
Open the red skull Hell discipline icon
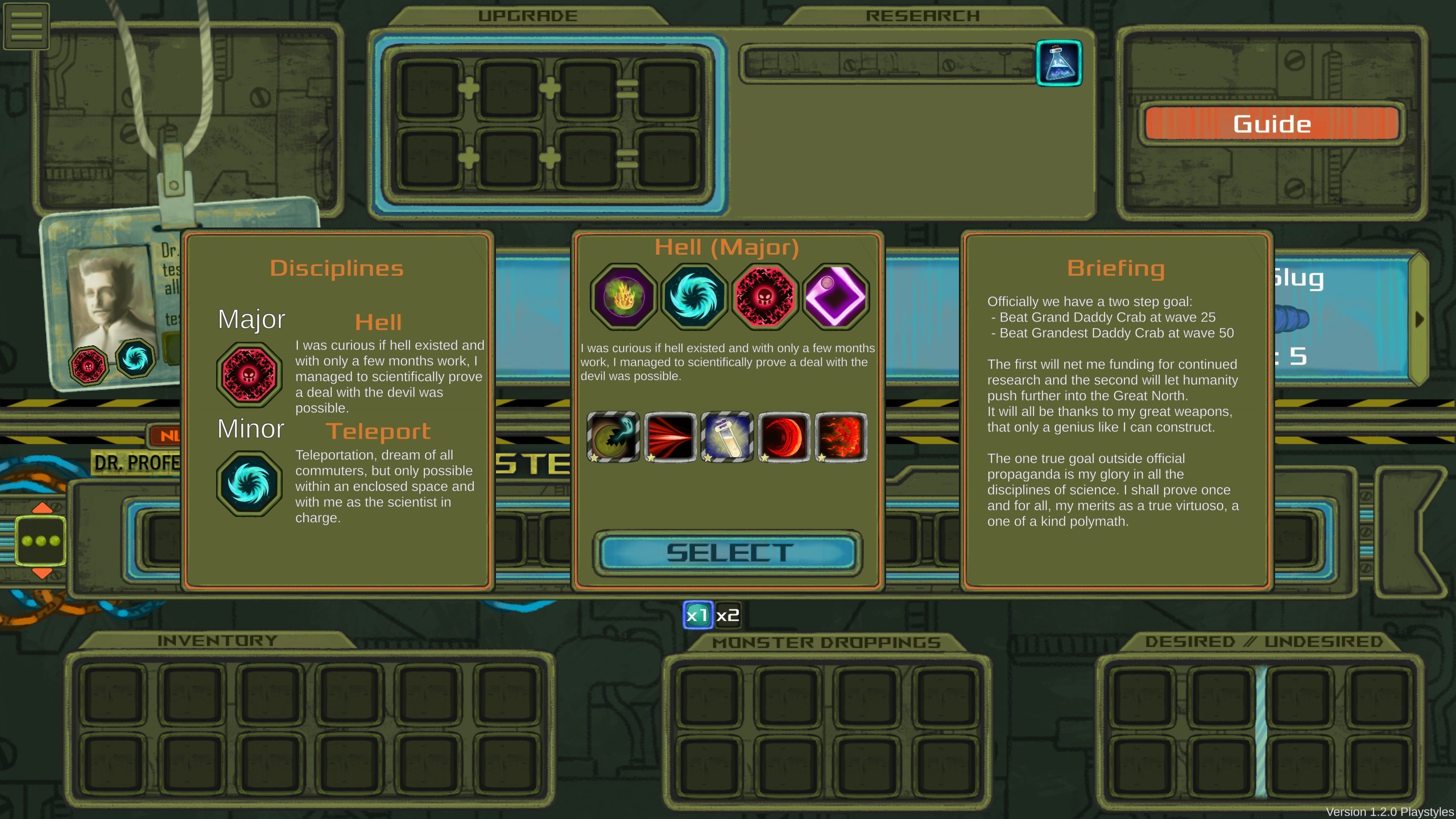click(765, 296)
